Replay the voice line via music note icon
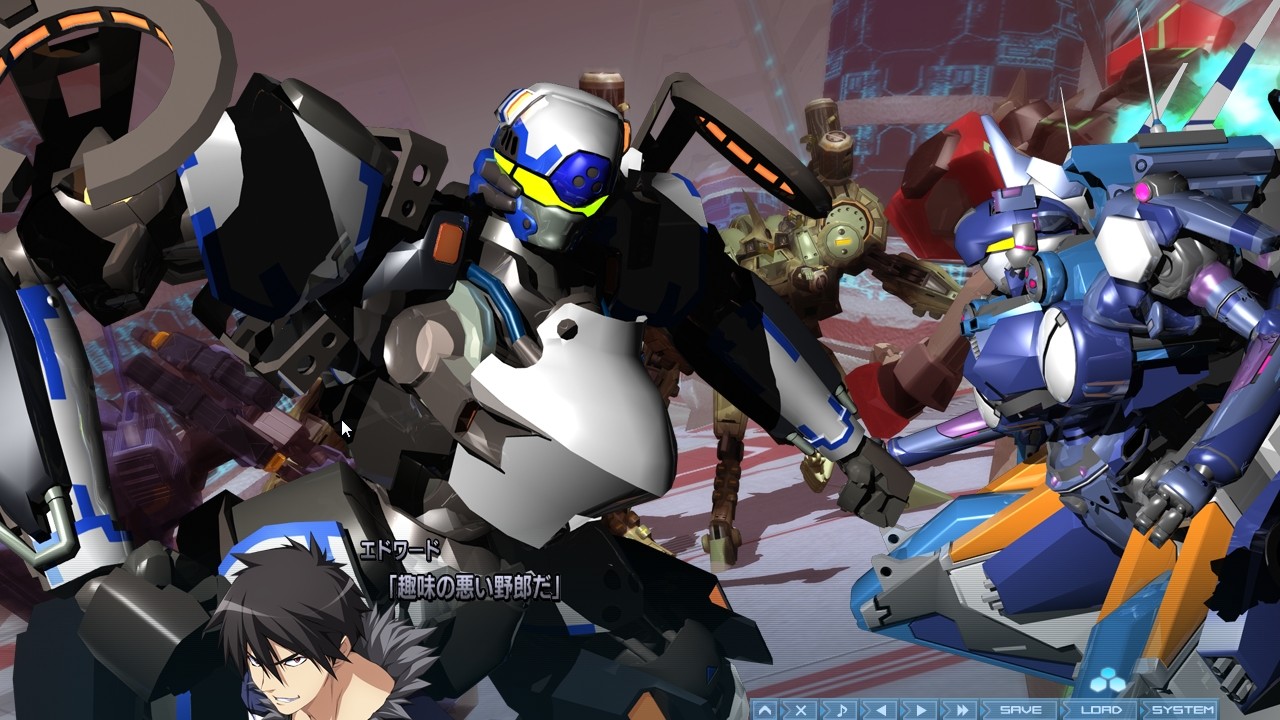 pos(843,710)
